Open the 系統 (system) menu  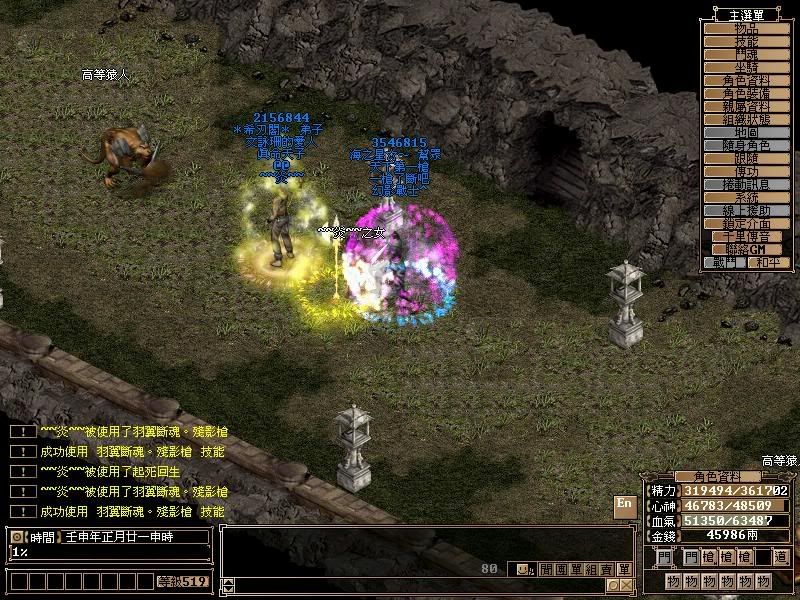coord(746,197)
